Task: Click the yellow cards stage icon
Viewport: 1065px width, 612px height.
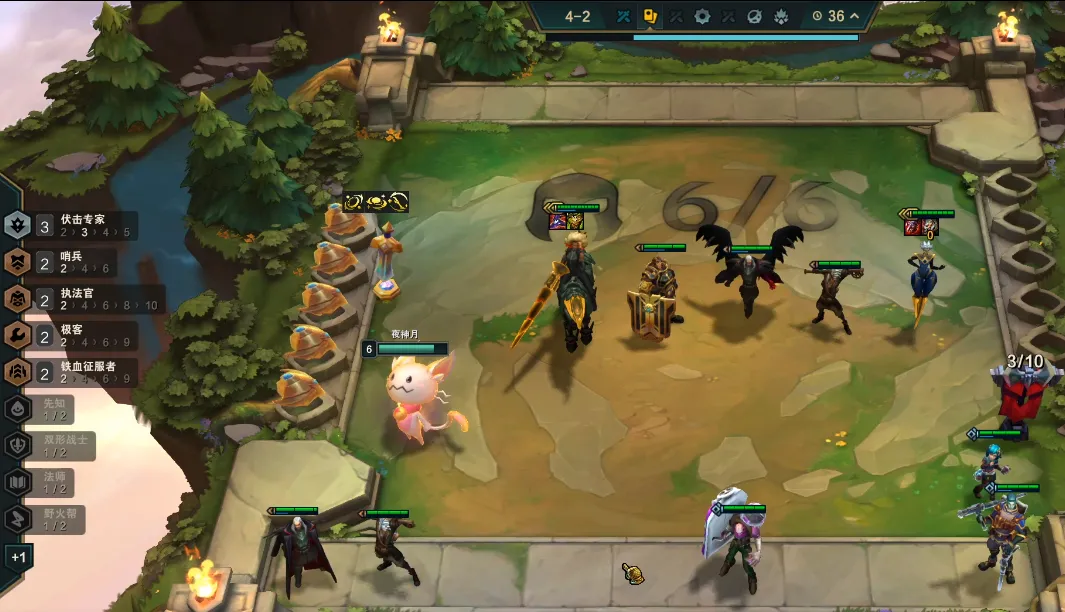Action: point(649,16)
